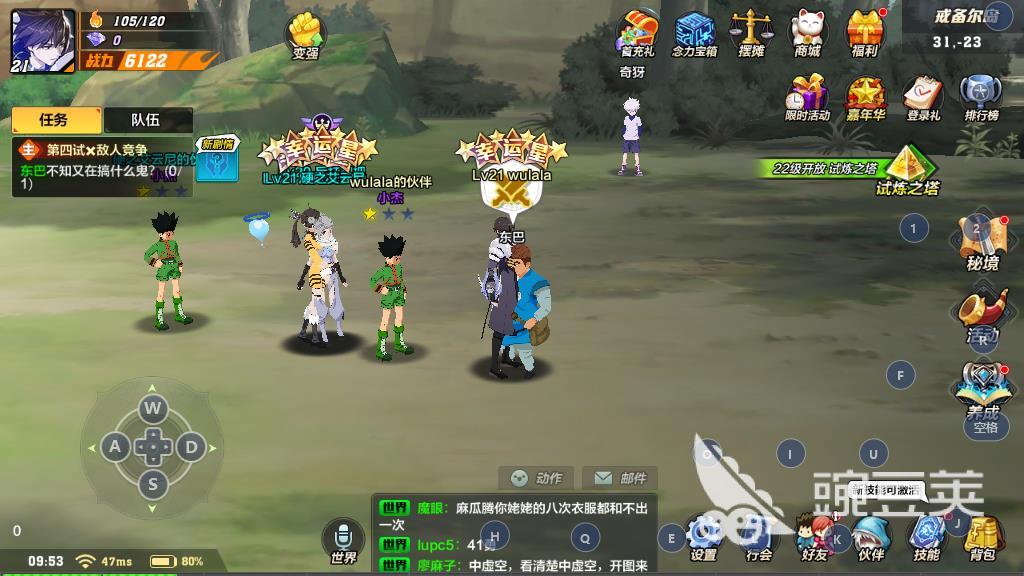
Task: Open the 福利 welfare icon
Action: pyautogui.click(x=864, y=30)
